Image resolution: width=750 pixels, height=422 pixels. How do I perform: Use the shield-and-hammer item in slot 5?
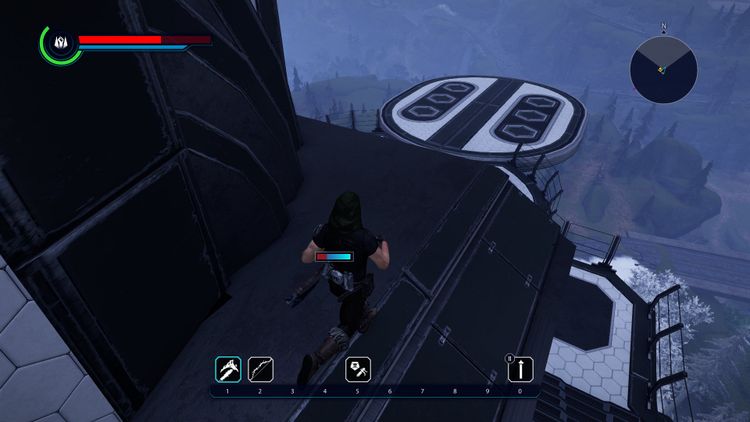point(358,369)
